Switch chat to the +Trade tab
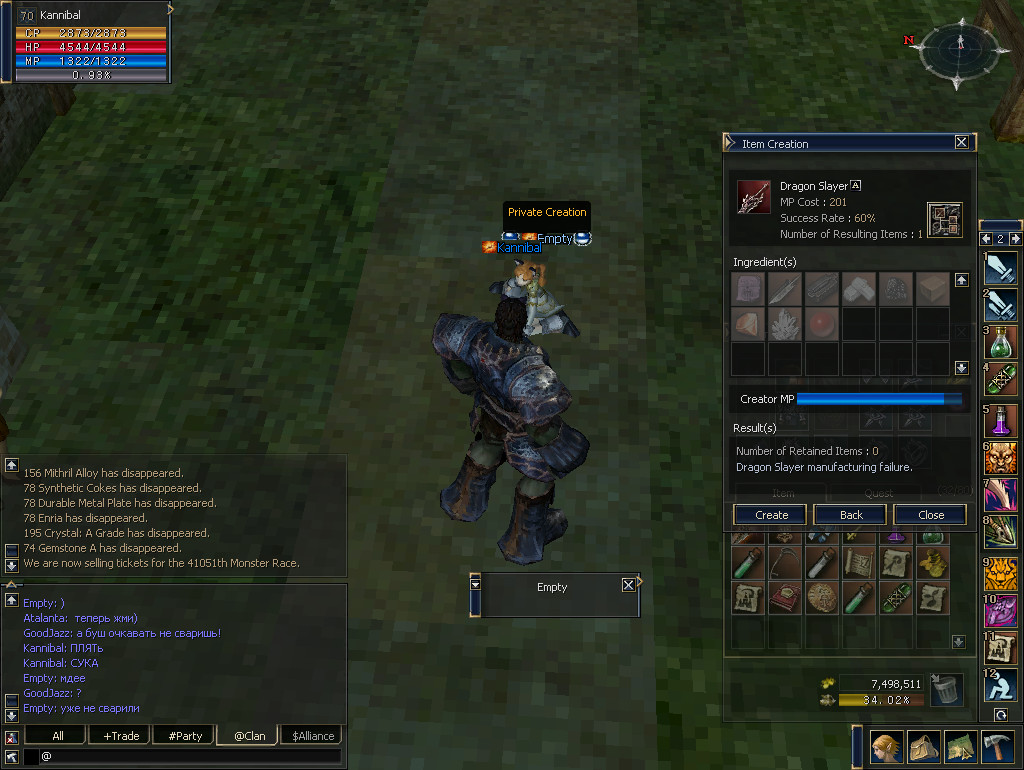Image resolution: width=1024 pixels, height=770 pixels. coord(121,735)
